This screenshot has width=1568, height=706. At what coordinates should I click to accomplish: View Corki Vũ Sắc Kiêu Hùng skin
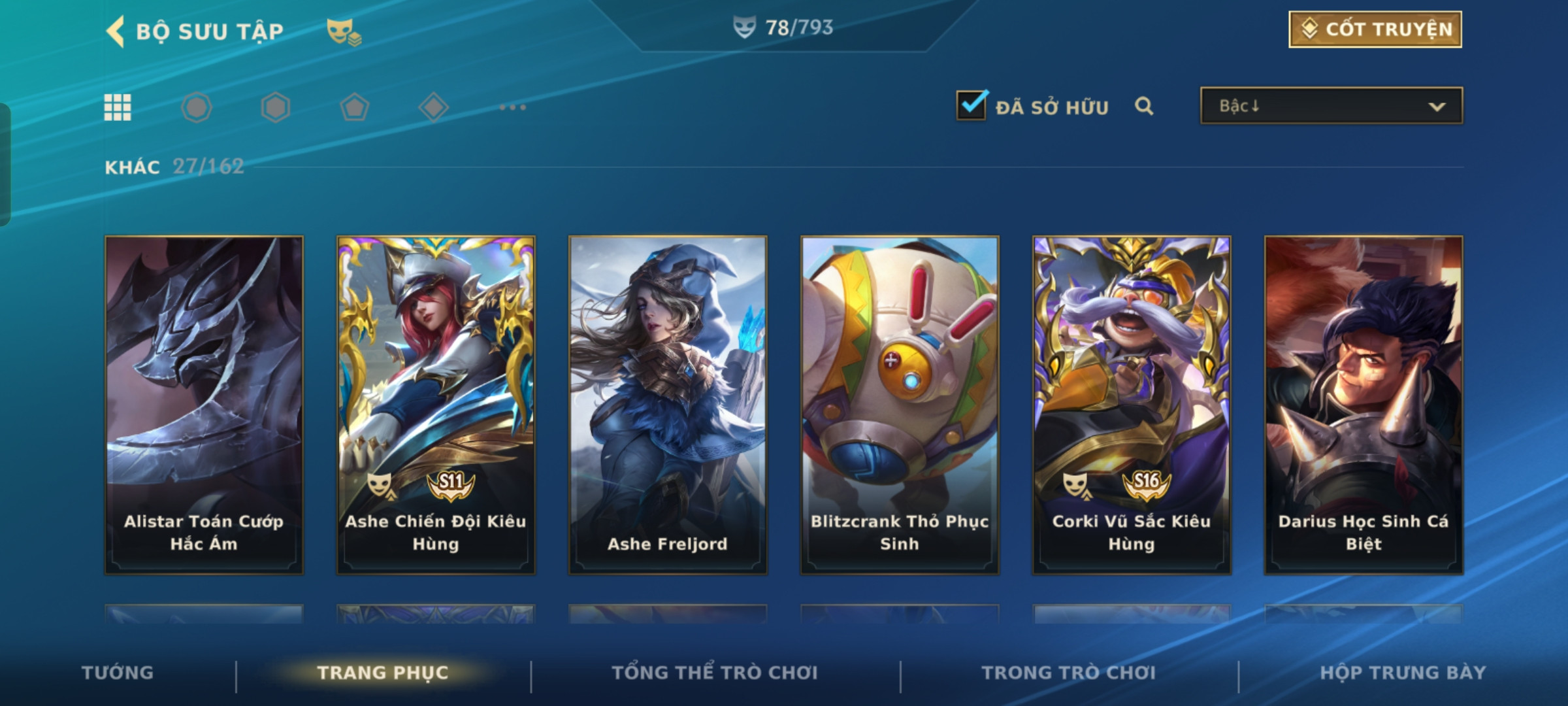[1132, 405]
